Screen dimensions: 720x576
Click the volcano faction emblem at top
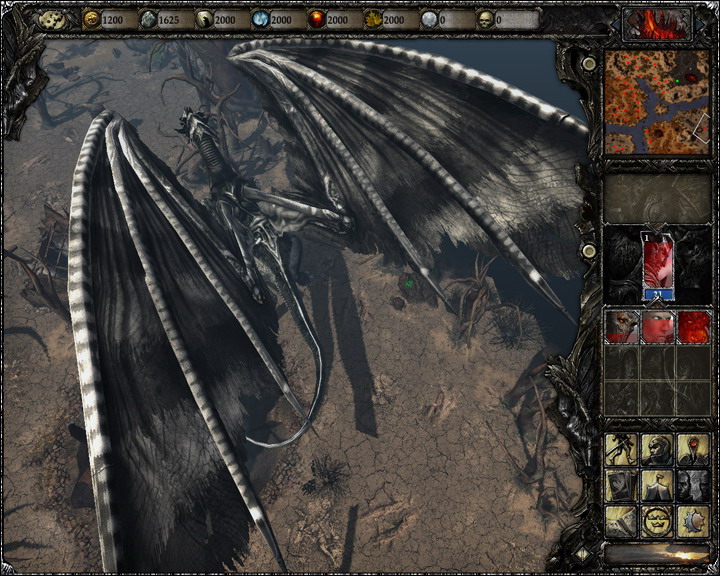point(657,21)
